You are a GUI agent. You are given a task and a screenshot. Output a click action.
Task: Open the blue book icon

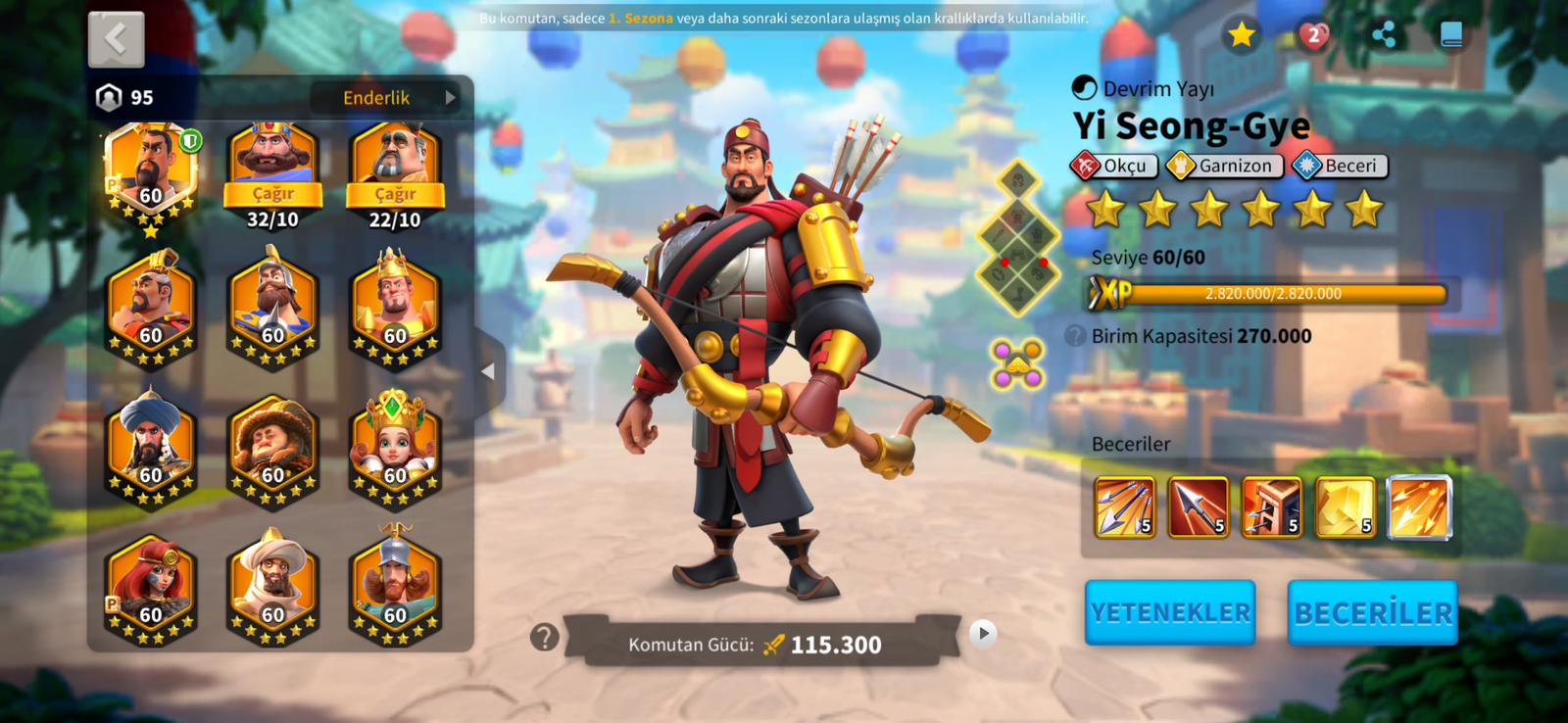pos(1451,35)
